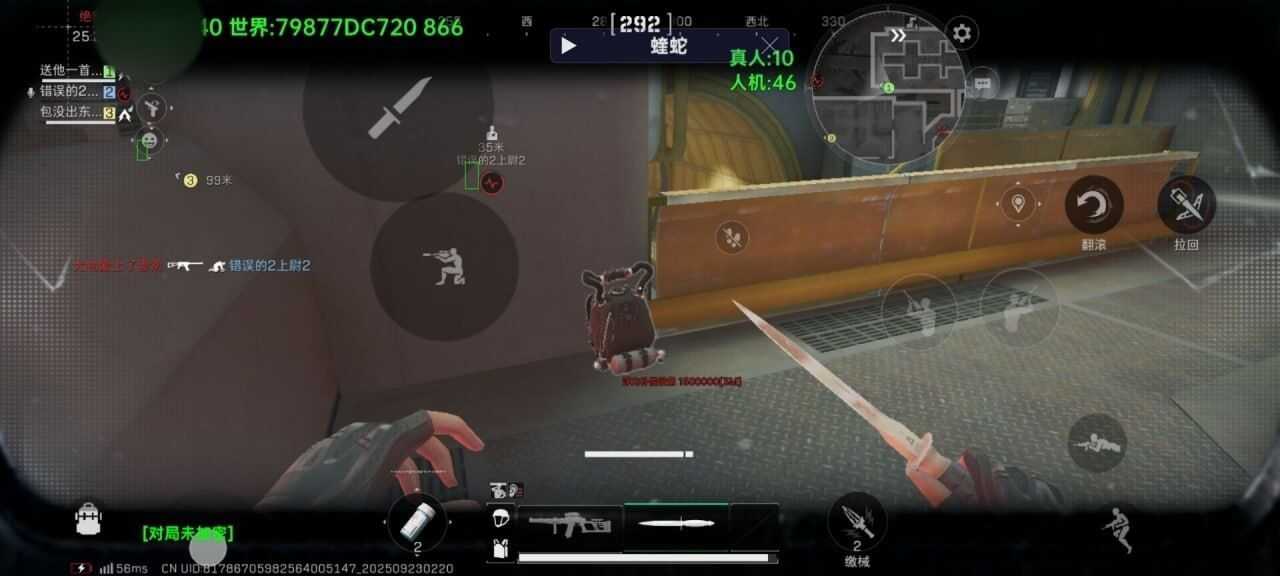Tap the kneeling rifleman fire button
The image size is (1280, 576).
click(444, 266)
